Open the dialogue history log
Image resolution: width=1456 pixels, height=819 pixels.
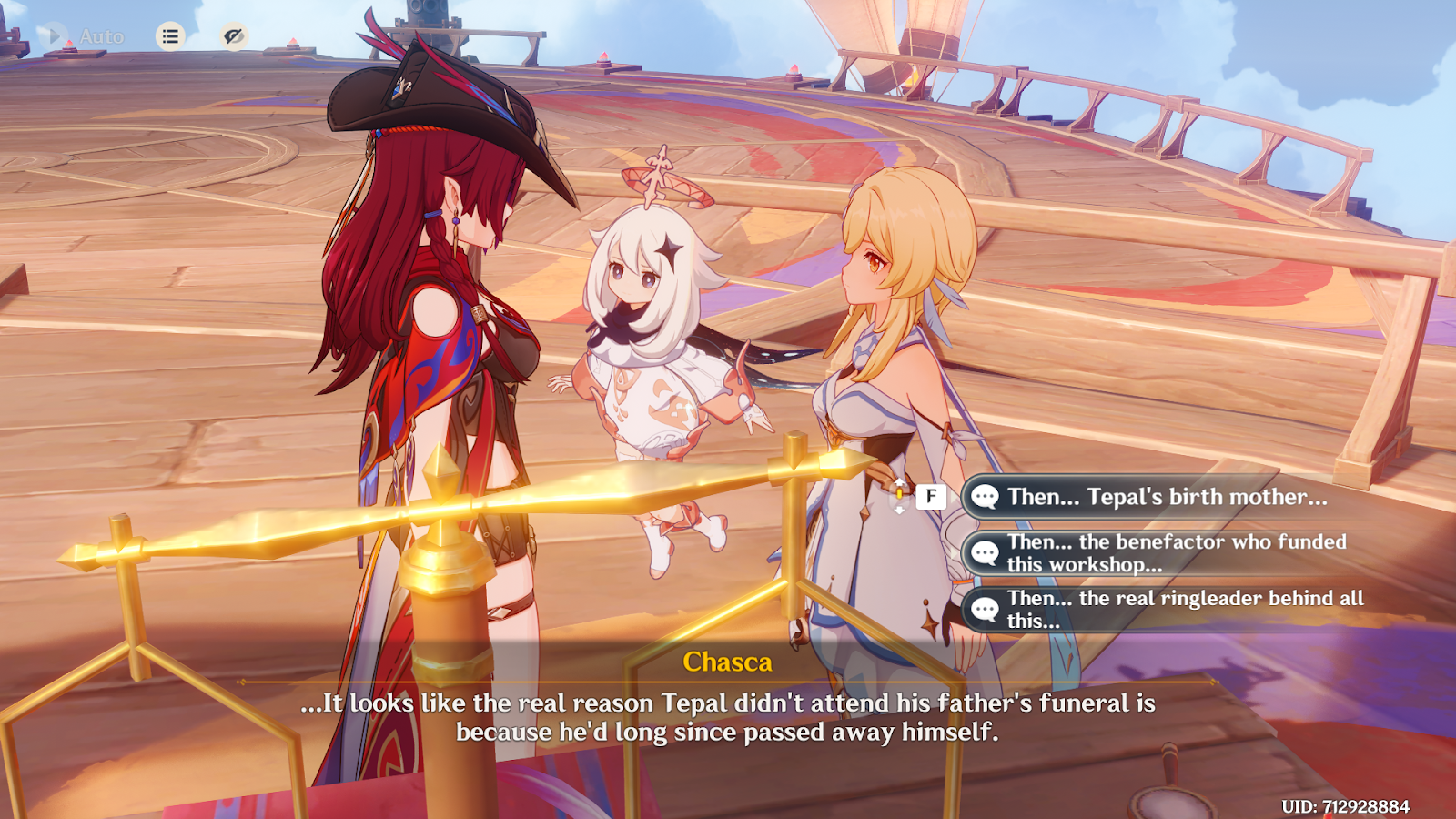click(170, 36)
